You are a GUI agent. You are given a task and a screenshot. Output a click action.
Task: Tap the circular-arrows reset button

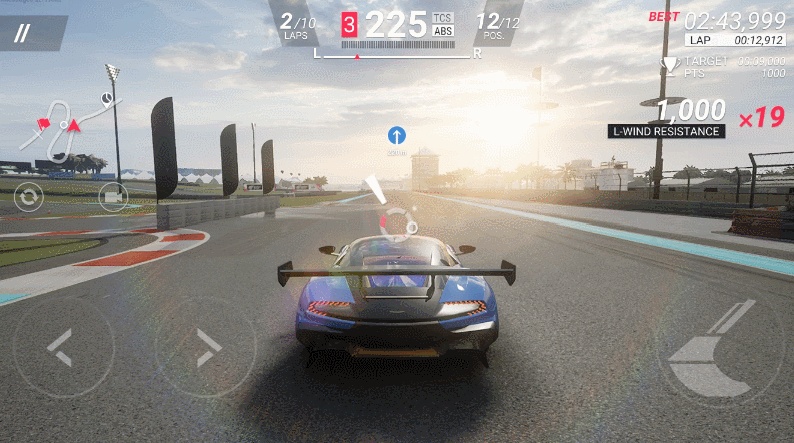tap(29, 197)
